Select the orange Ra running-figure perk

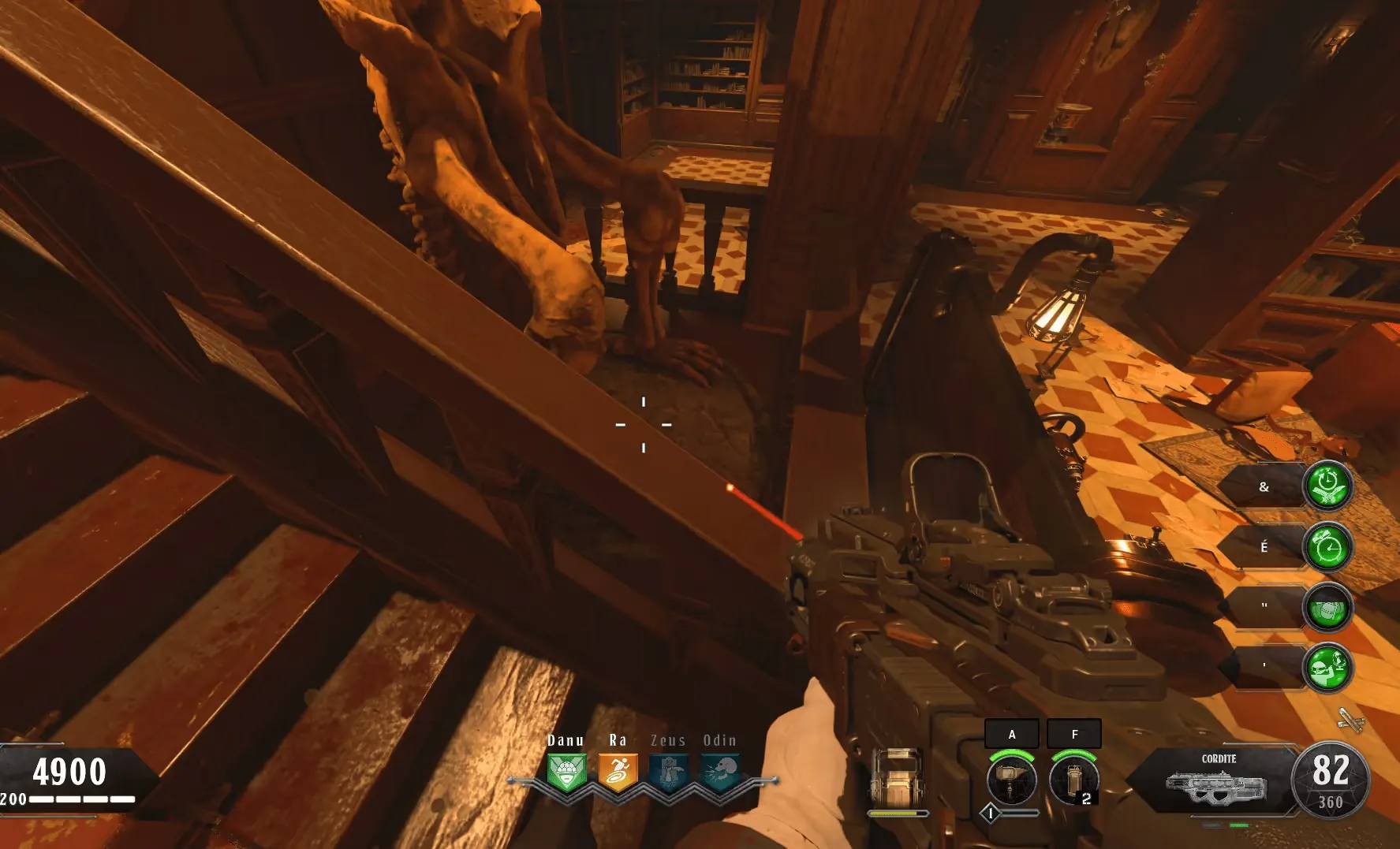click(618, 771)
